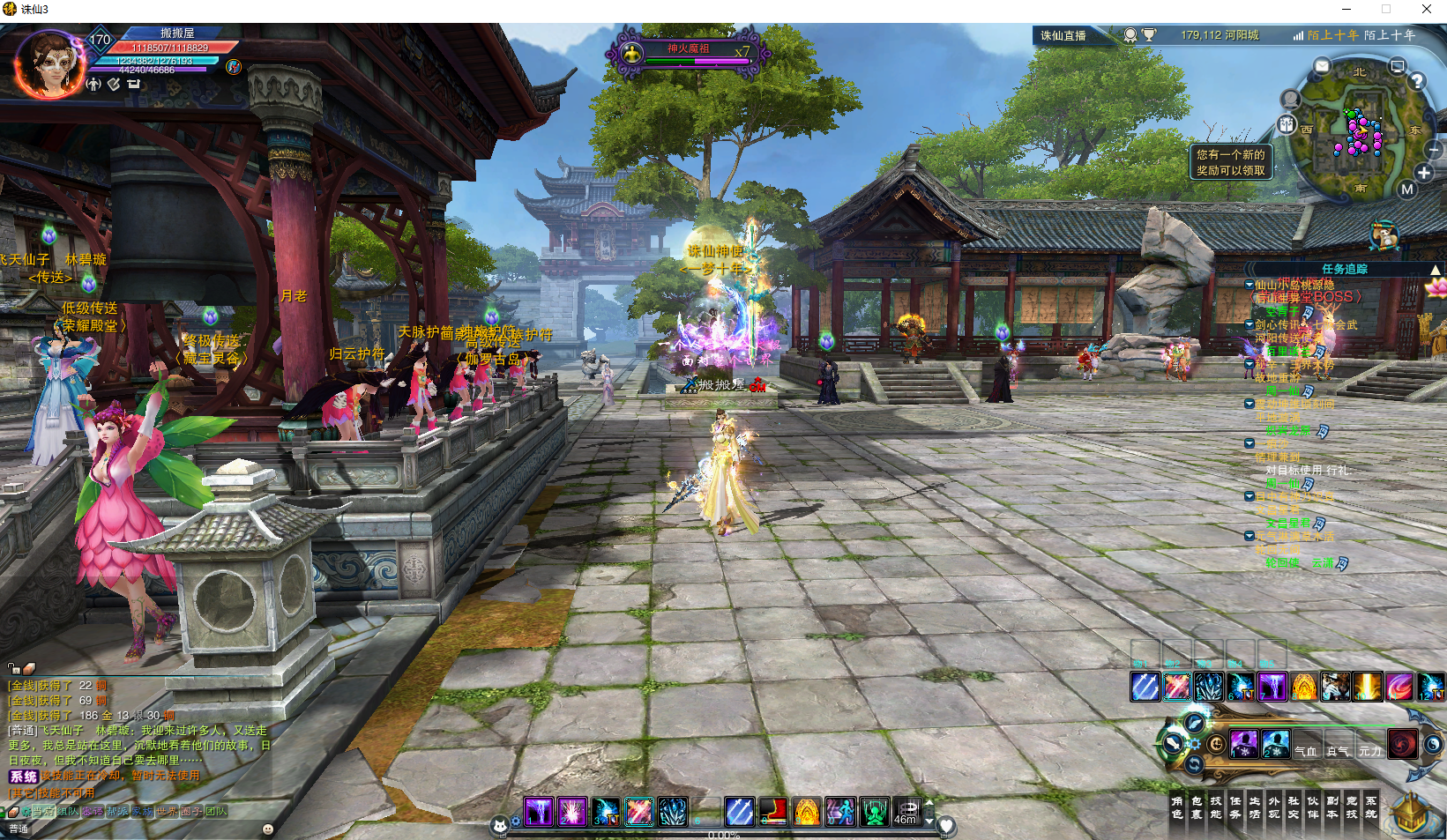Viewport: 1447px width, 840px height.
Task: Activate the golden light pillar skill
Action: (1368, 686)
